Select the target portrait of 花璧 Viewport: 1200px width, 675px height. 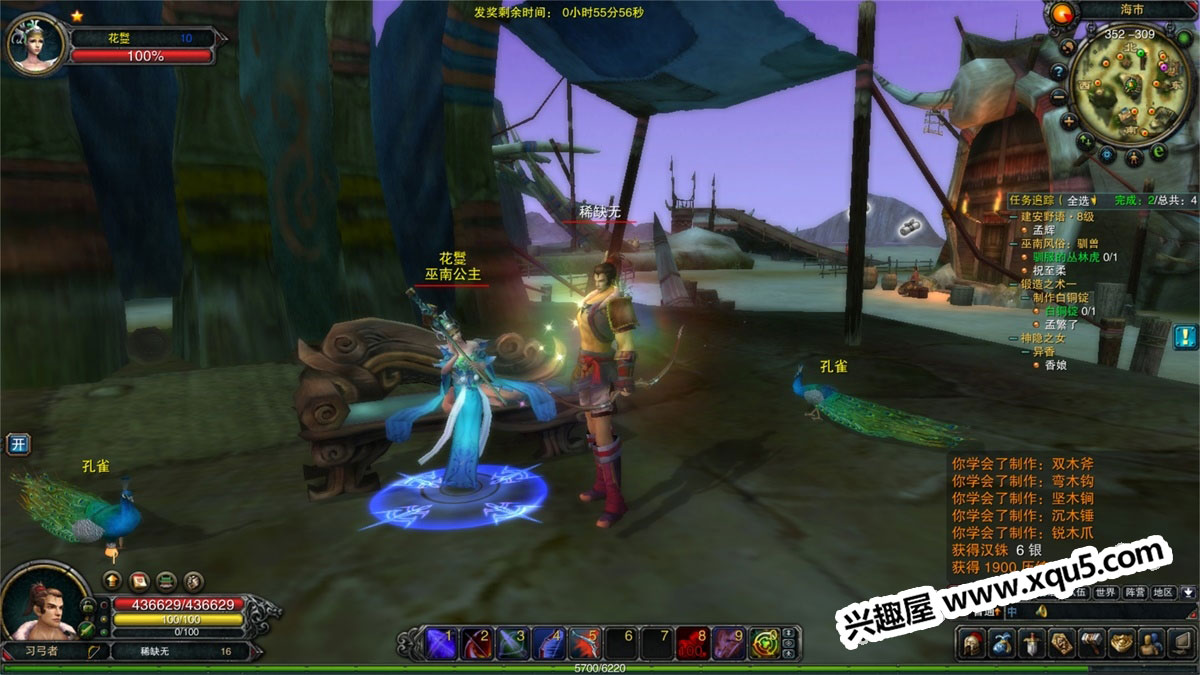pos(36,44)
